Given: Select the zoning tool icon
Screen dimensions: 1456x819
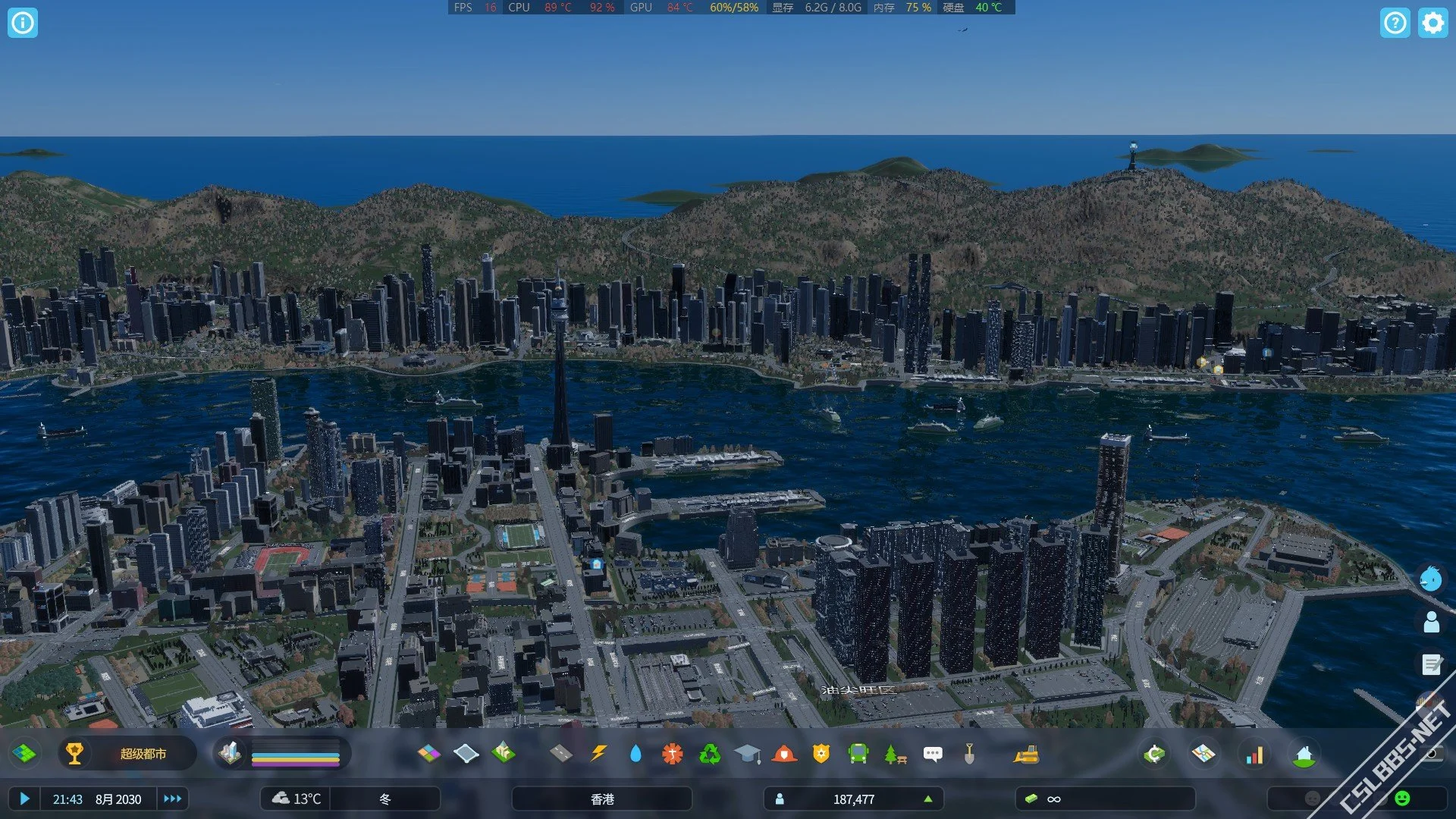Looking at the screenshot, I should (428, 754).
